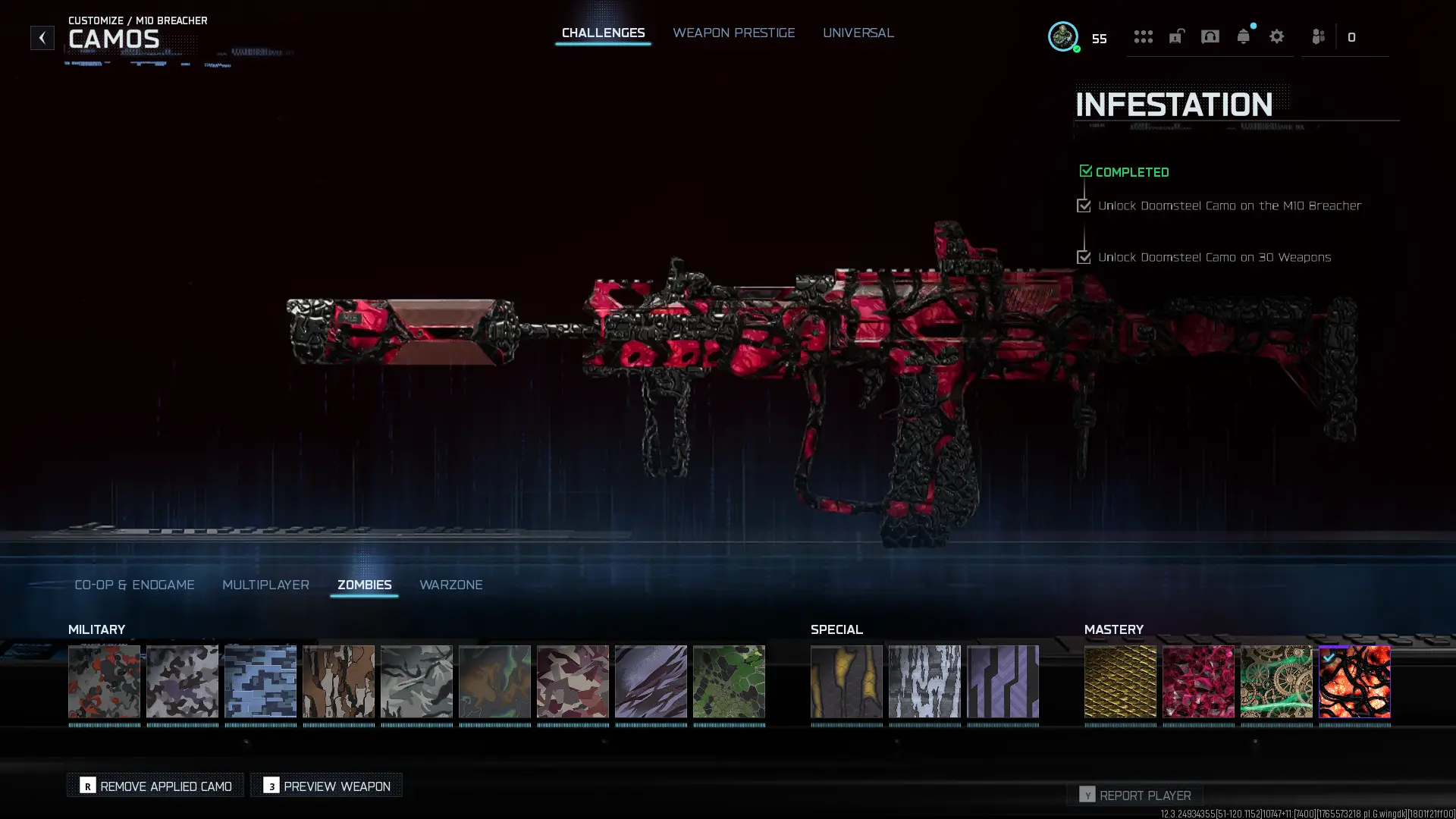This screenshot has height=819, width=1456.
Task: Select the Universal tab
Action: click(858, 33)
